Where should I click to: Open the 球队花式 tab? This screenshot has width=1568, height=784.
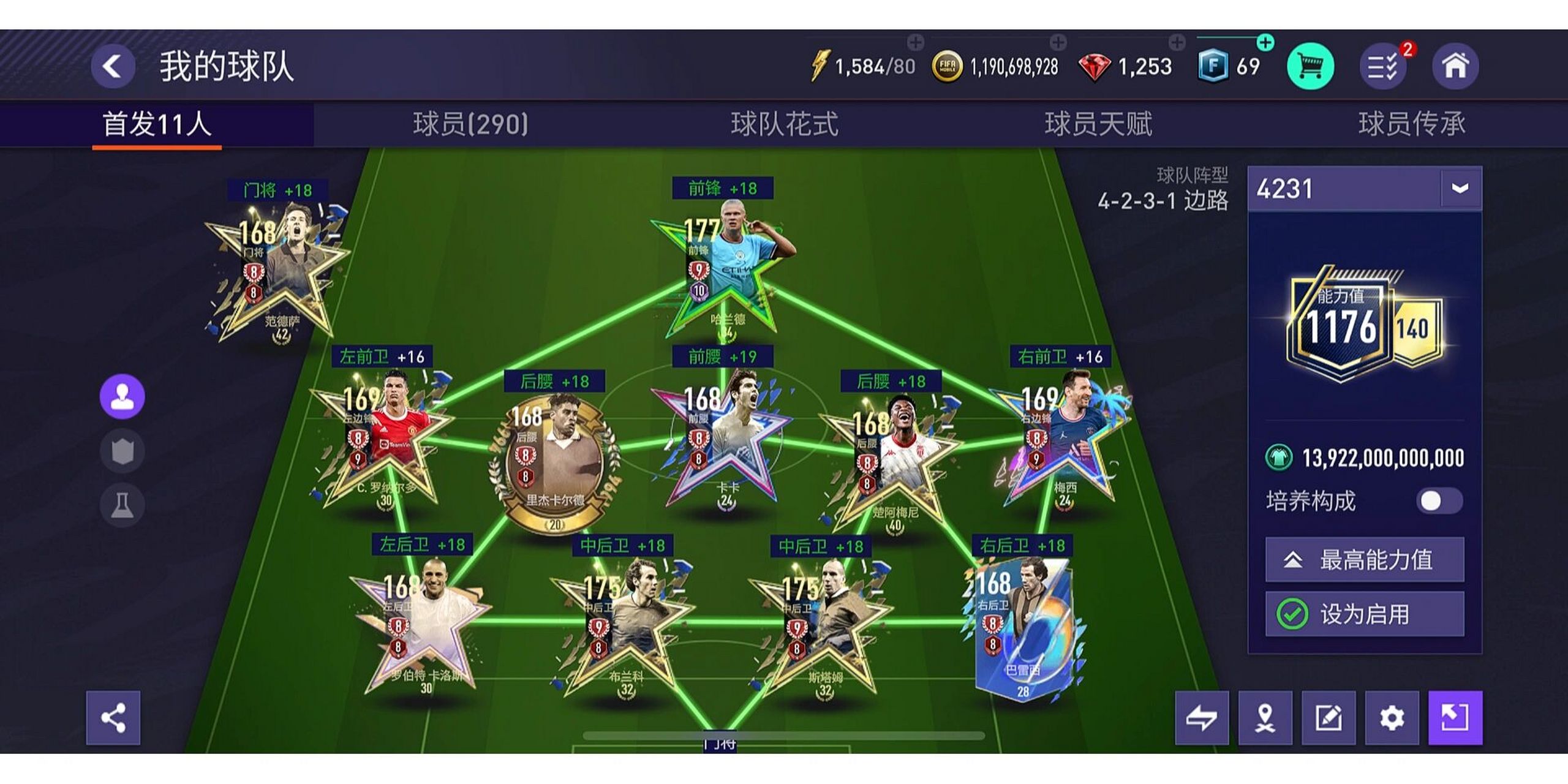pyautogui.click(x=784, y=124)
